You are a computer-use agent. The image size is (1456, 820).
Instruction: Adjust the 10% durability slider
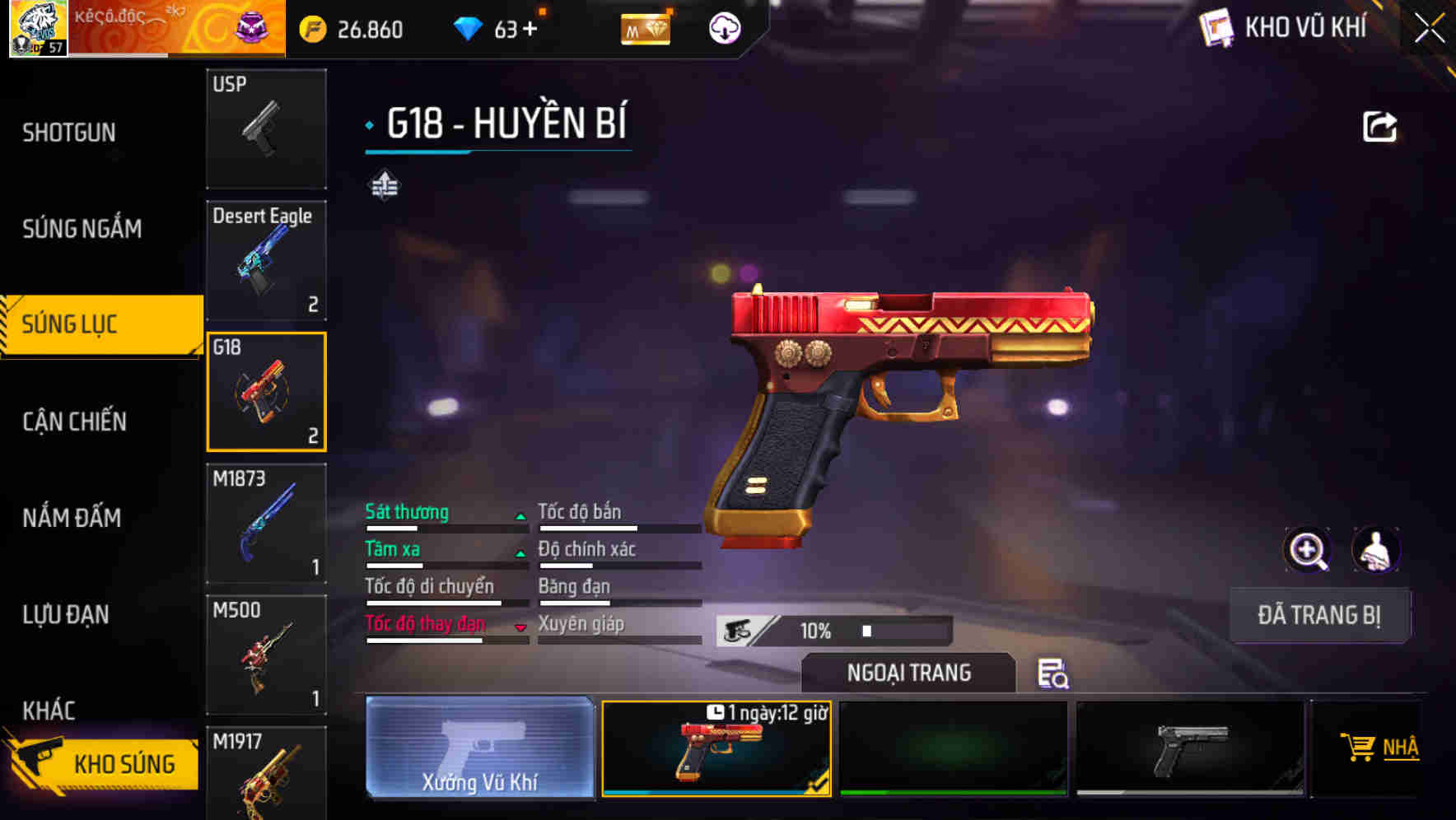click(866, 631)
